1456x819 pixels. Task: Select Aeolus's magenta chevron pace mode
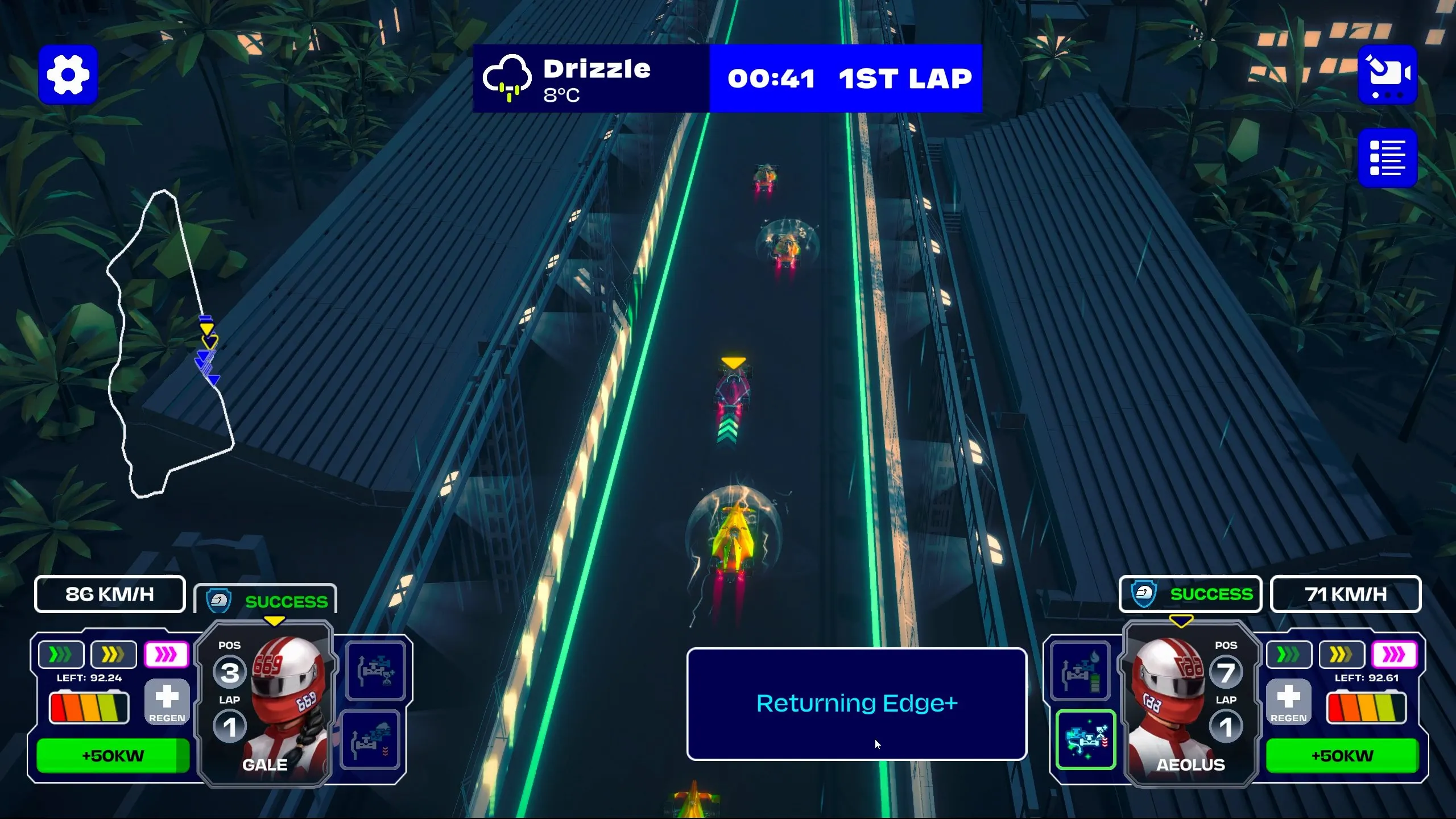tap(1394, 655)
